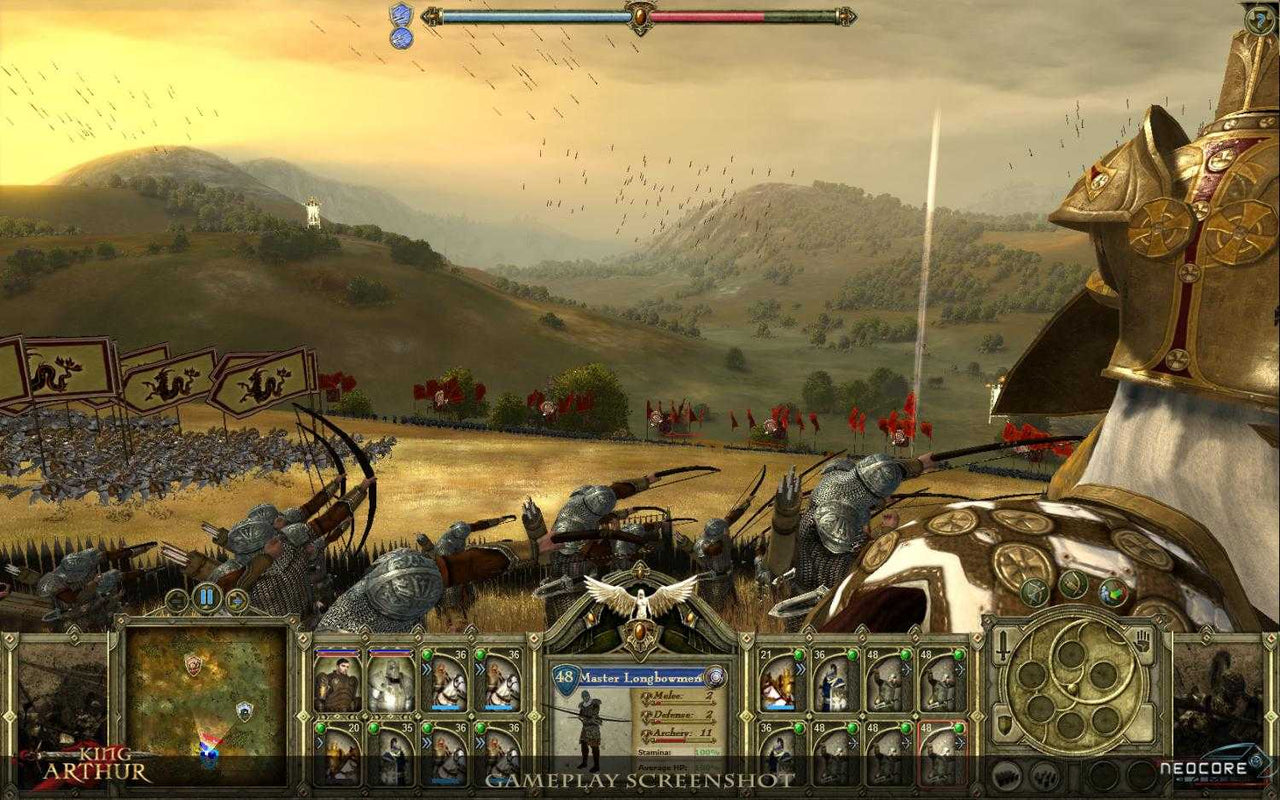Image resolution: width=1280 pixels, height=800 pixels.
Task: Select the shield defensive stance icon
Action: pyautogui.click(x=1004, y=723)
